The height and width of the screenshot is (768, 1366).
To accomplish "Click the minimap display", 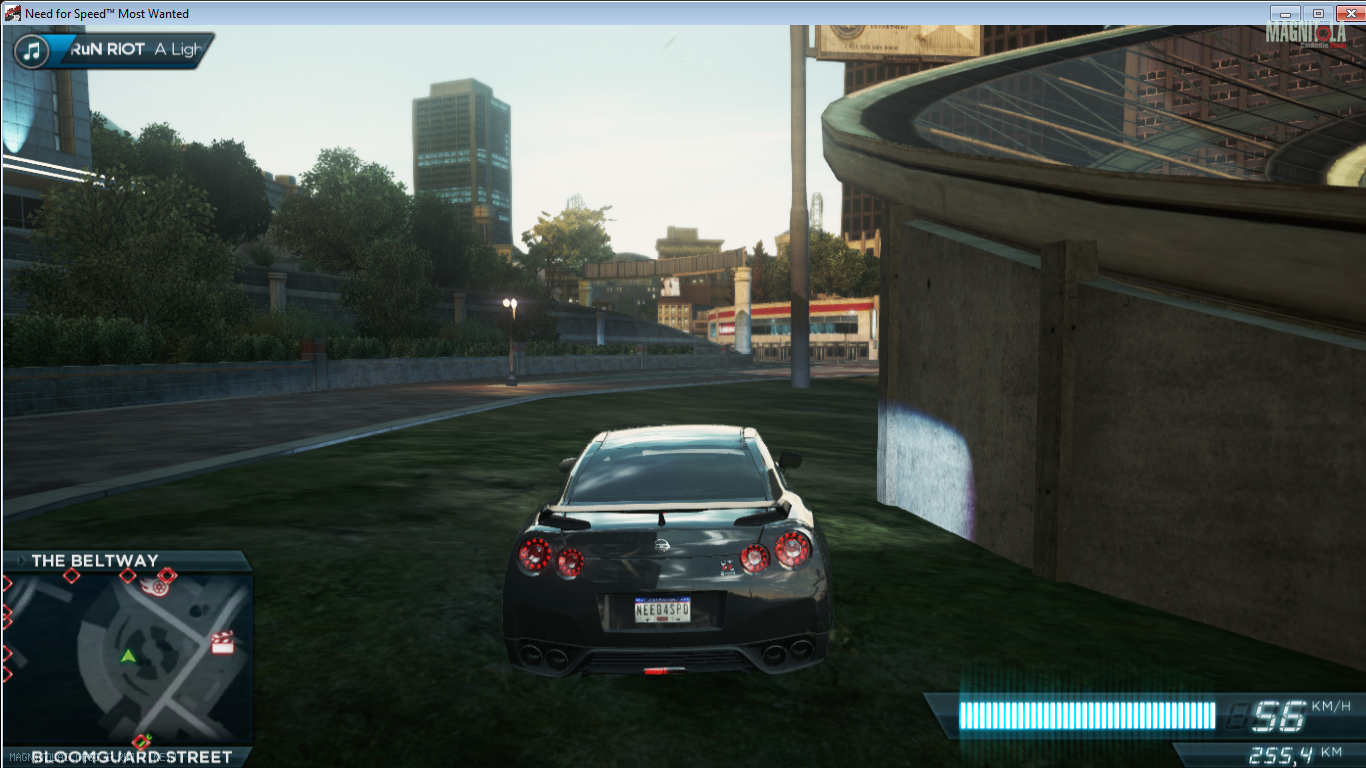I will click(126, 659).
